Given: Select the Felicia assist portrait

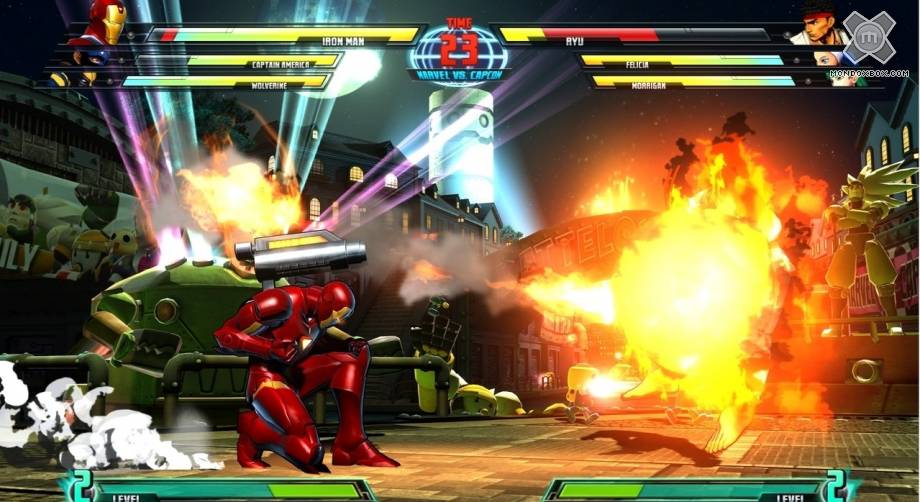Looking at the screenshot, I should click(x=829, y=59).
